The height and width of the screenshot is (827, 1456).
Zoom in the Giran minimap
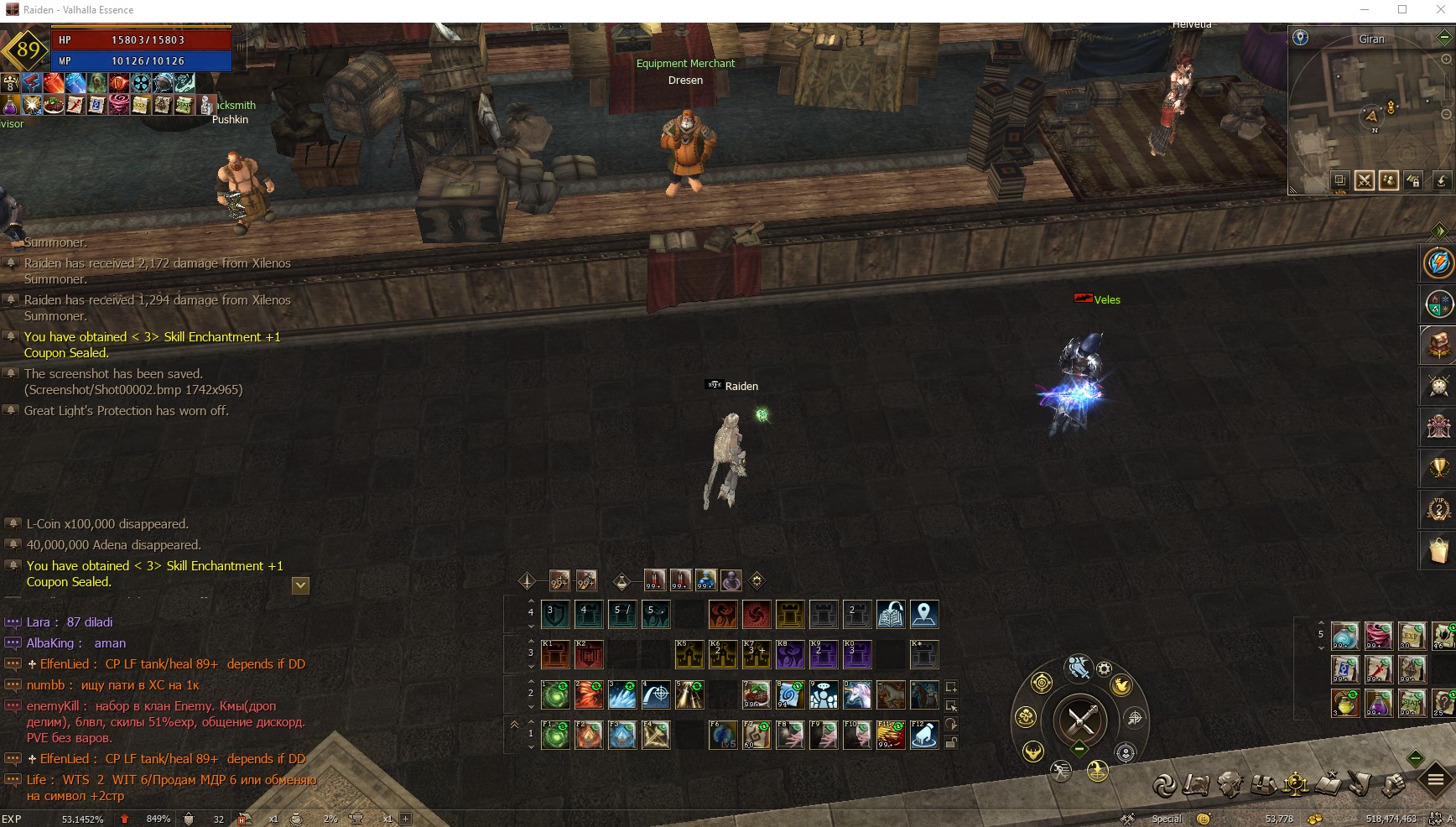[x=1445, y=60]
